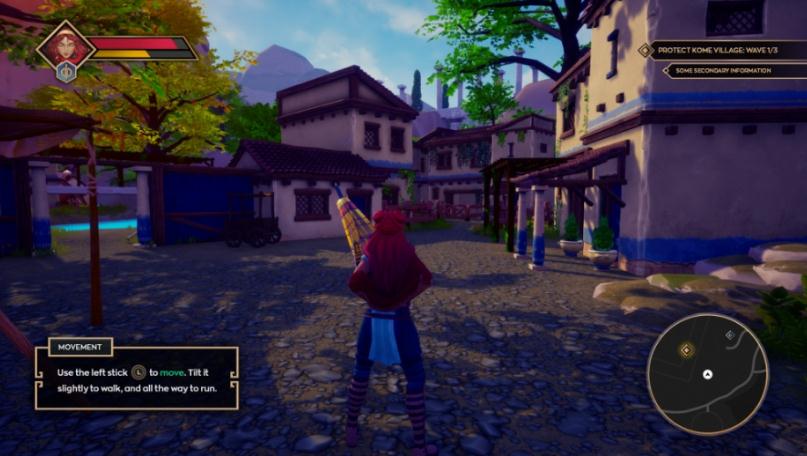The image size is (807, 456).
Task: Click the gold diamond marker on minimap
Action: click(x=686, y=350)
